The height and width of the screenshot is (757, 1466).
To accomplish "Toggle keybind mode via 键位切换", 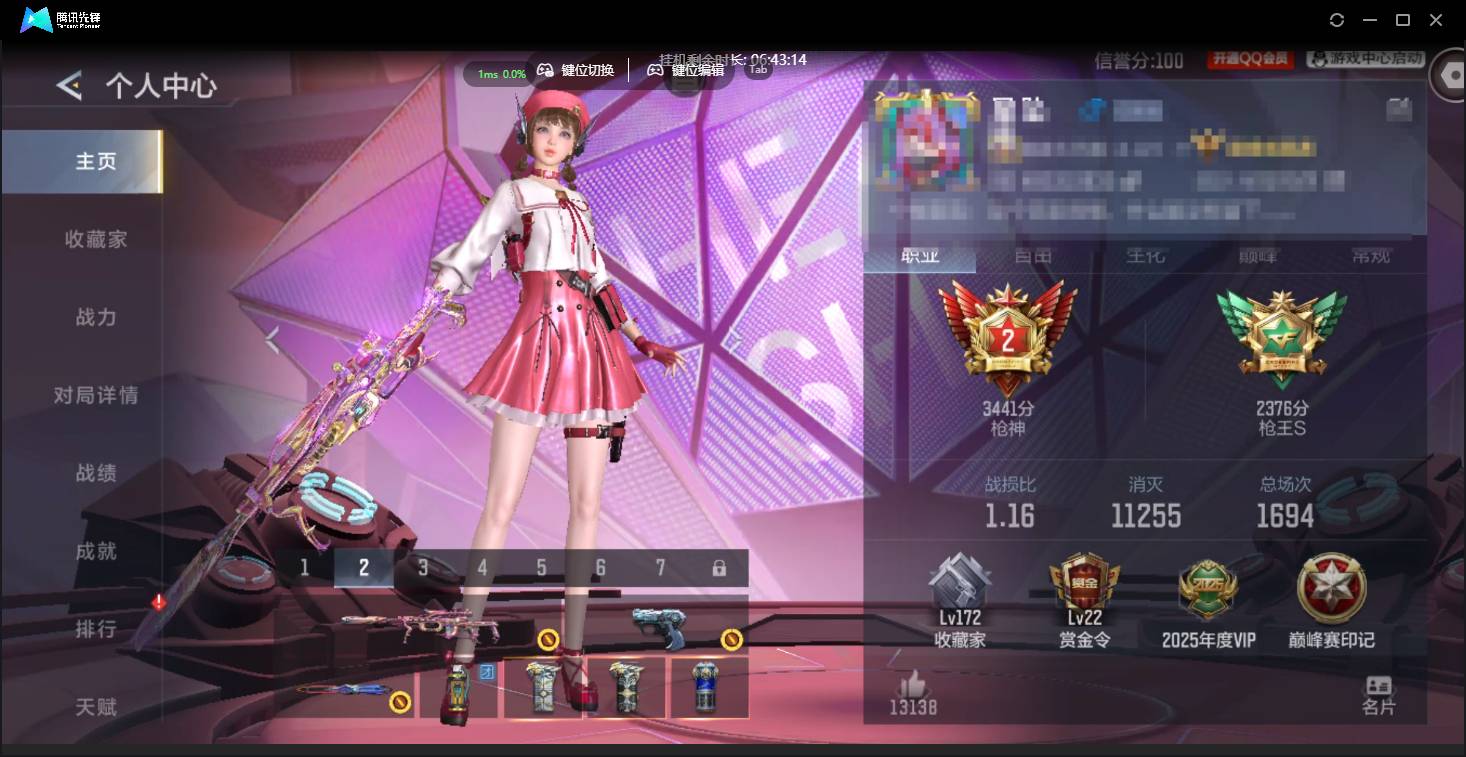I will pos(576,70).
